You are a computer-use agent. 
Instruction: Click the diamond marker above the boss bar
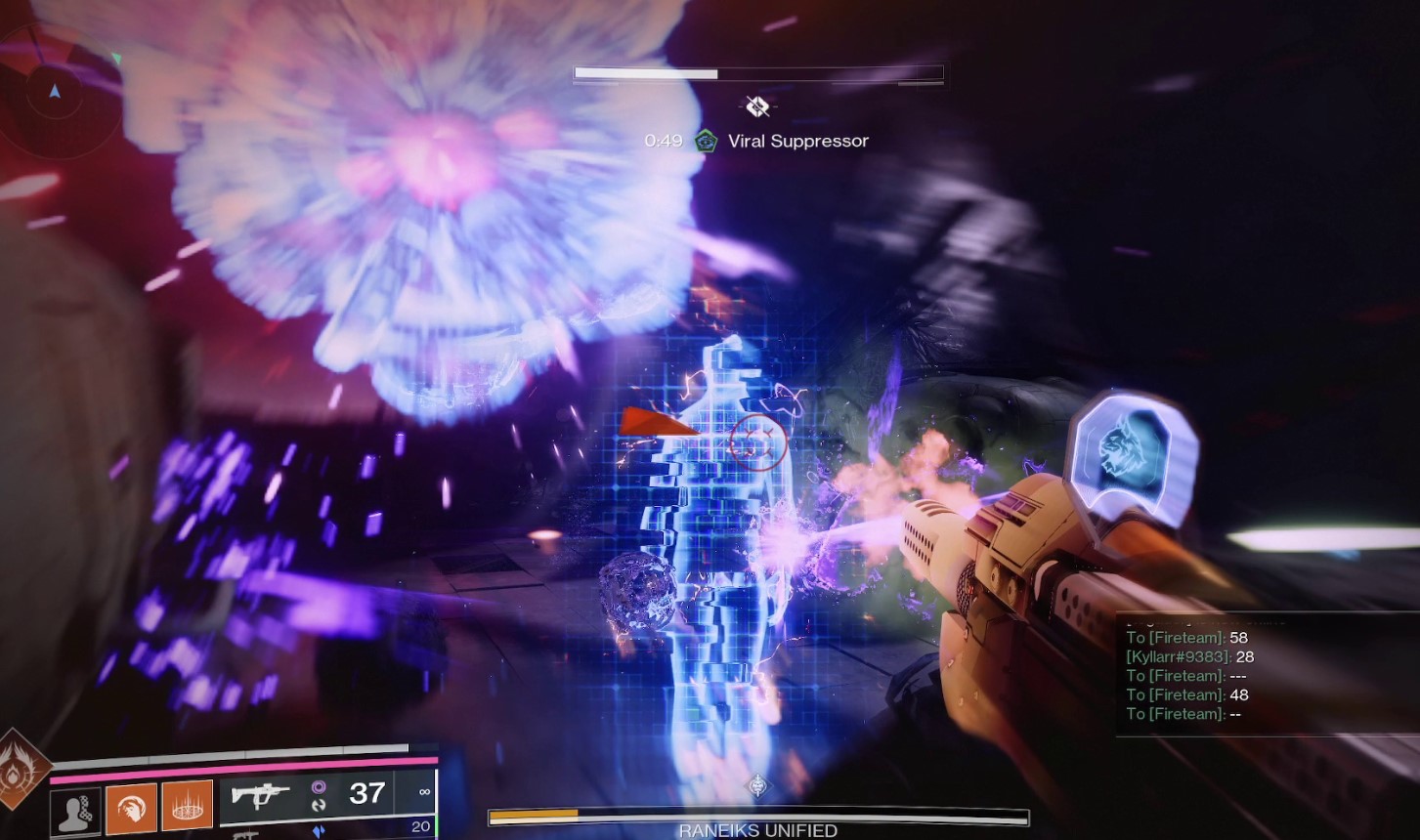click(x=757, y=785)
